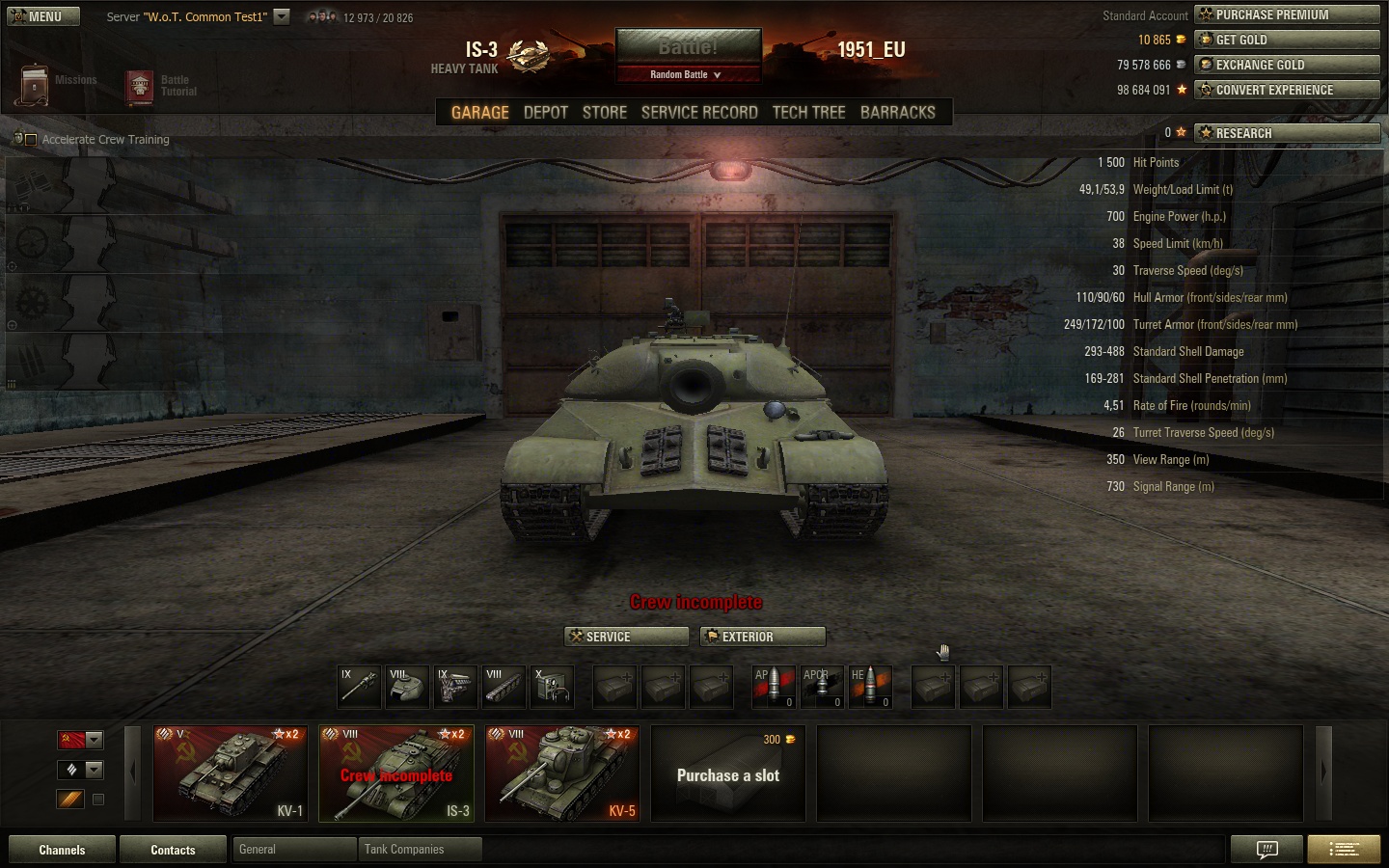Viewport: 1389px width, 868px height.
Task: Open the Random Battle mode dropdown
Action: [x=686, y=74]
